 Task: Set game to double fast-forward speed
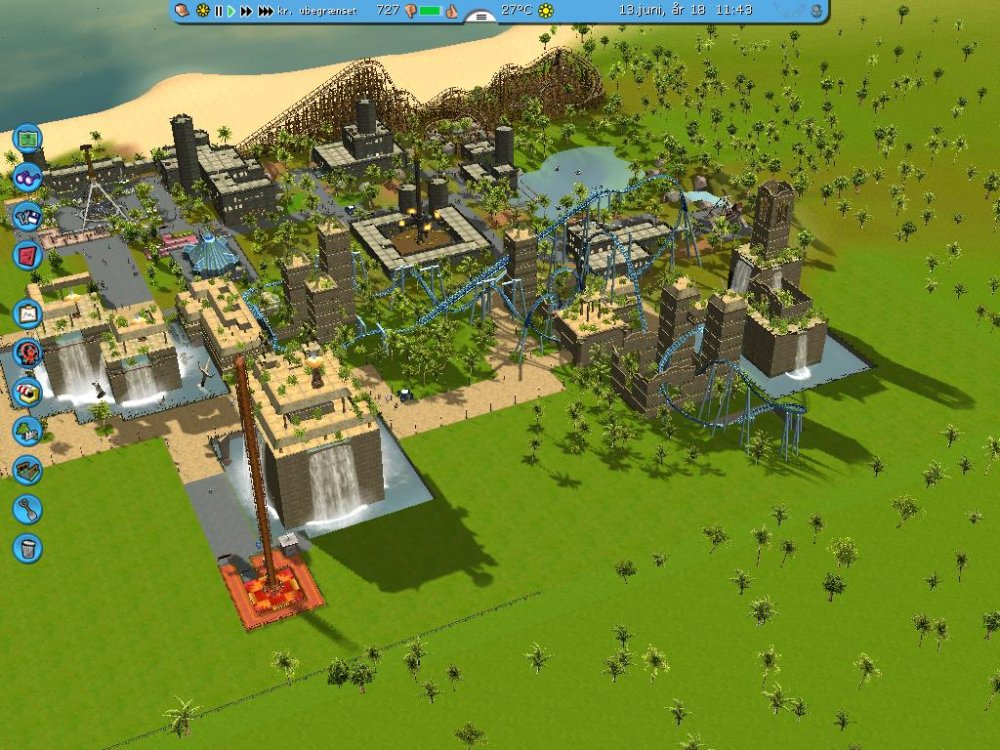(x=246, y=11)
